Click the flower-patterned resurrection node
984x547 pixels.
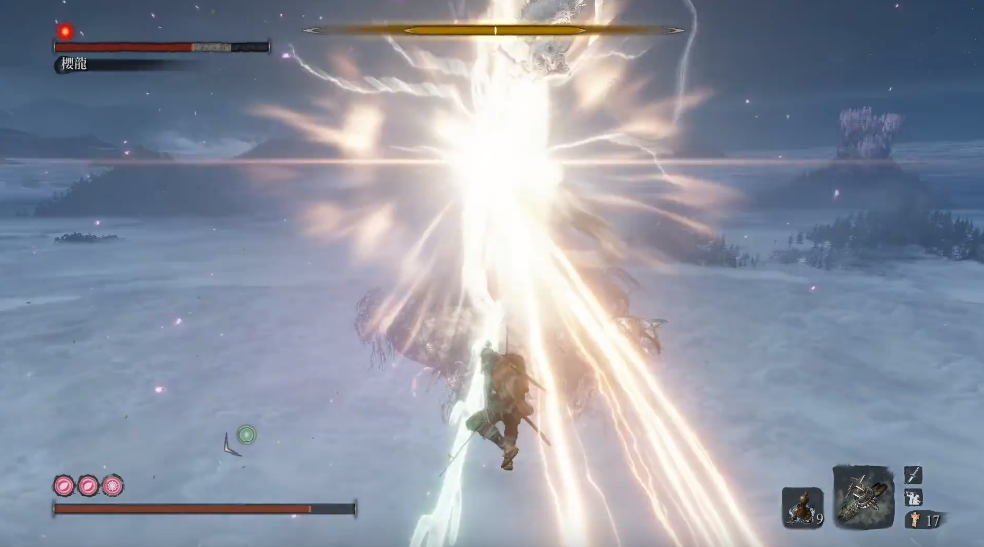[x=113, y=486]
